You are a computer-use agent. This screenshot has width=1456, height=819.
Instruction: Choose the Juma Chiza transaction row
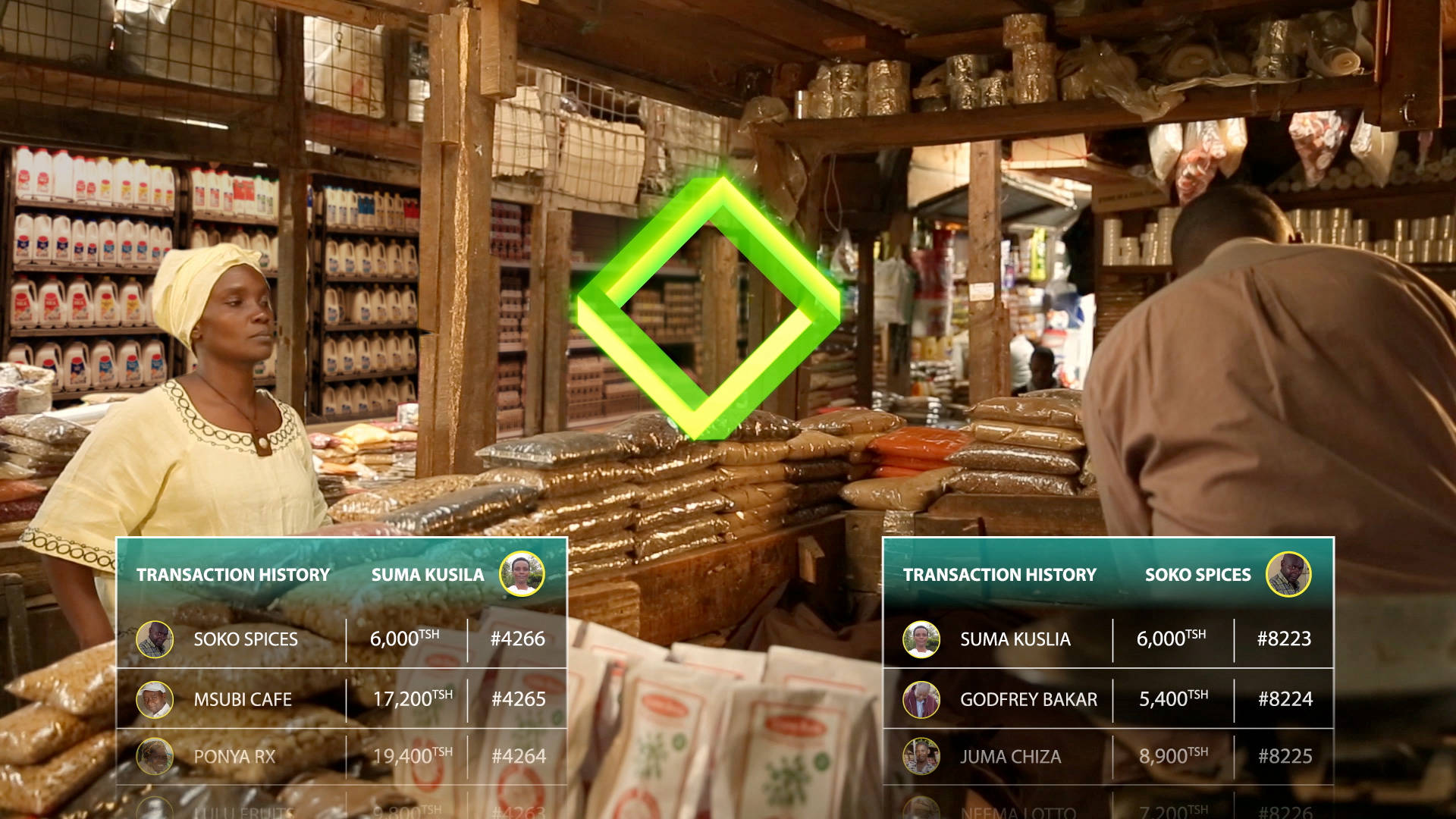(x=1107, y=756)
